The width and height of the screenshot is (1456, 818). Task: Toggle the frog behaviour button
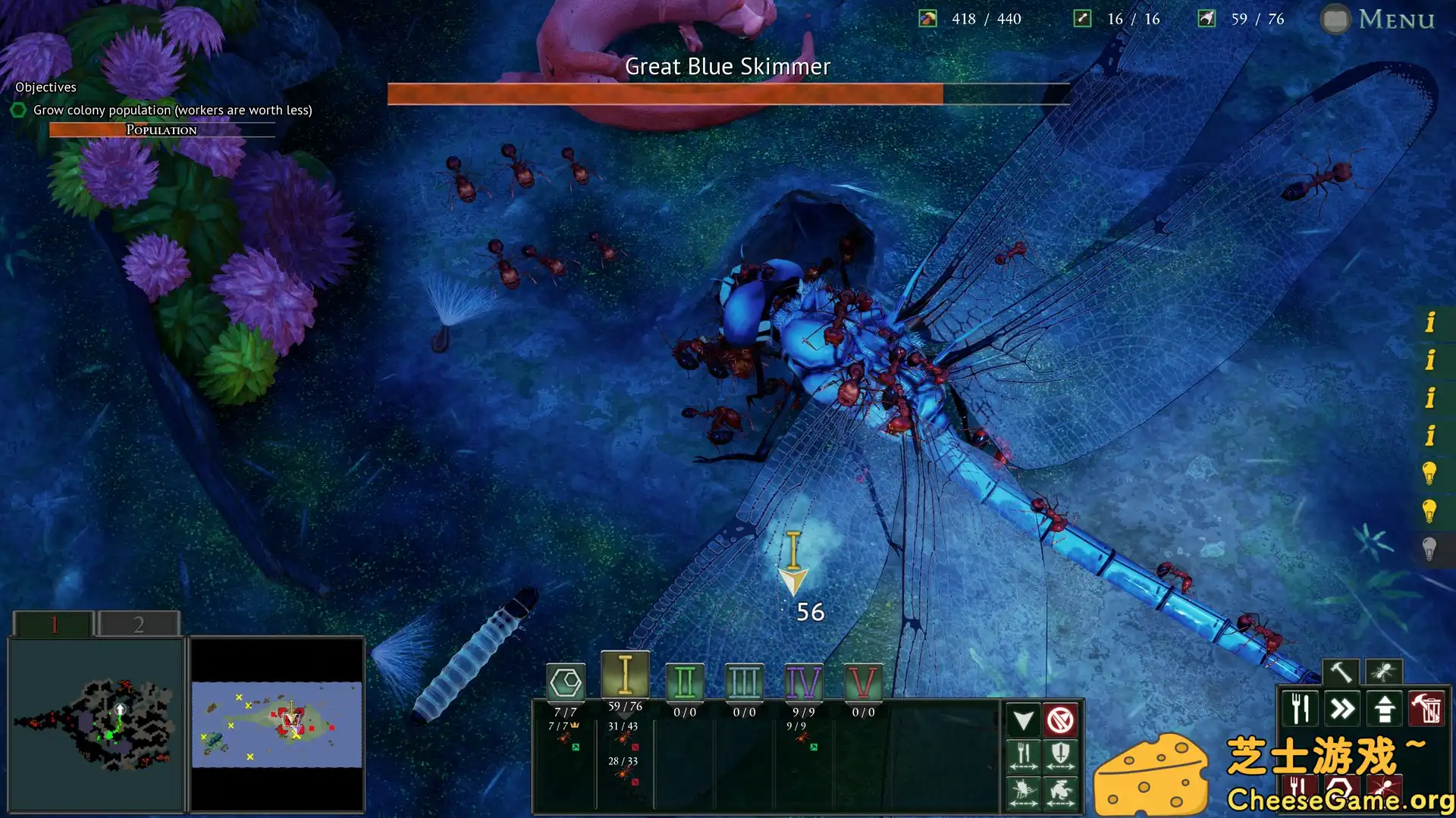pos(1060,792)
